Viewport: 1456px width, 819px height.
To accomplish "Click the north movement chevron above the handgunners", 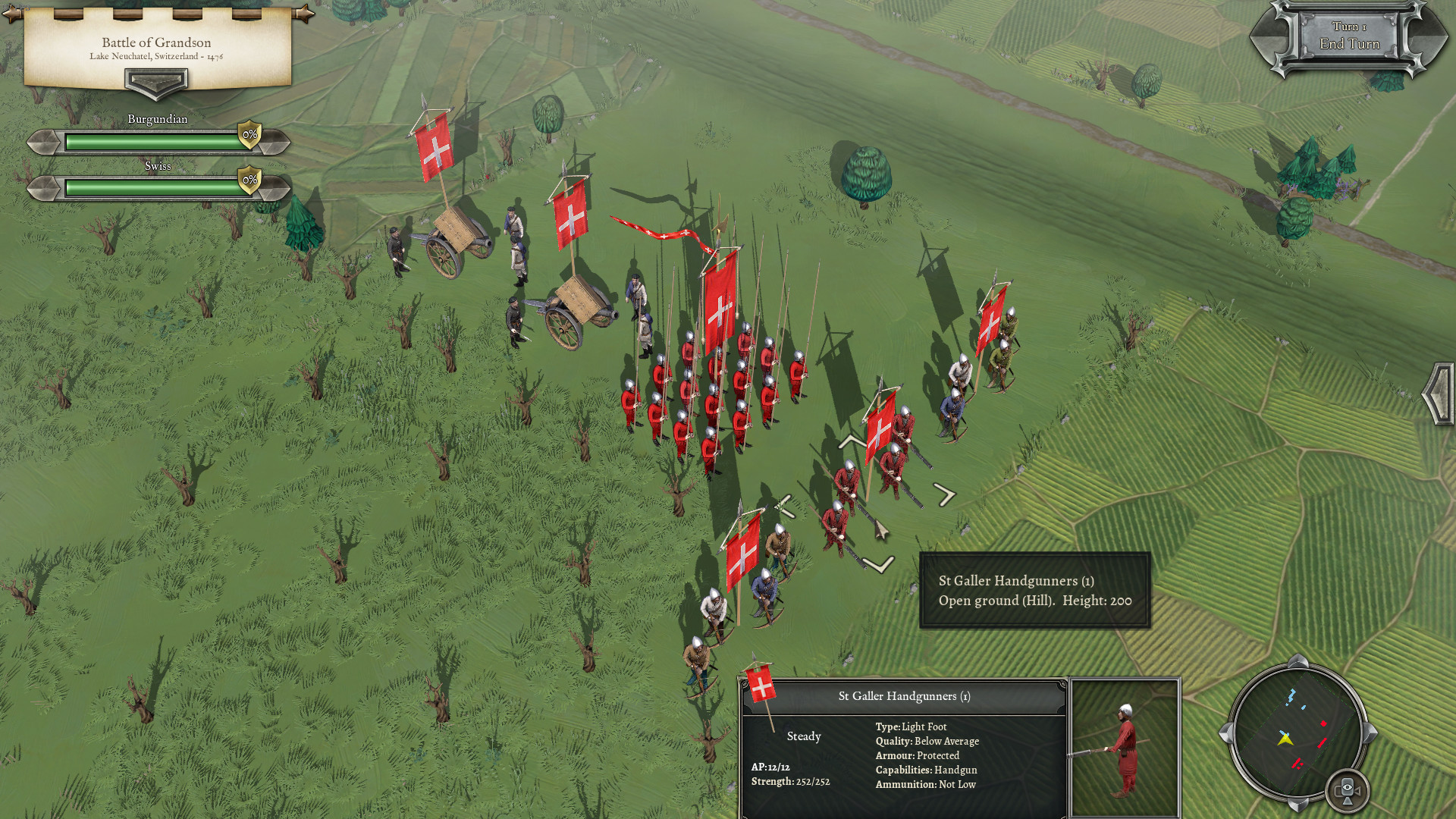I will coord(851,441).
